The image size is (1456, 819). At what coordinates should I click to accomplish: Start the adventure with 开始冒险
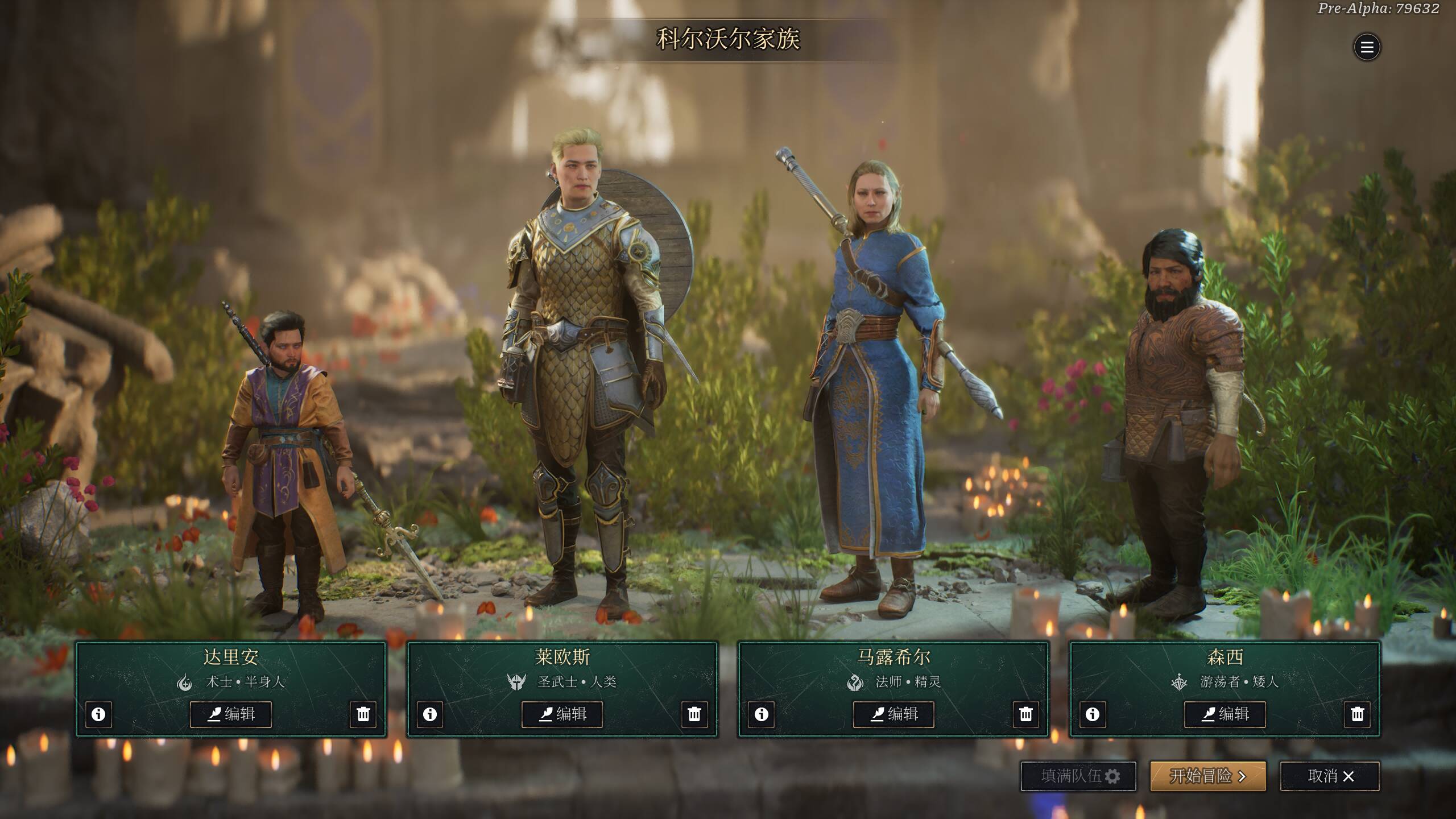[1208, 776]
